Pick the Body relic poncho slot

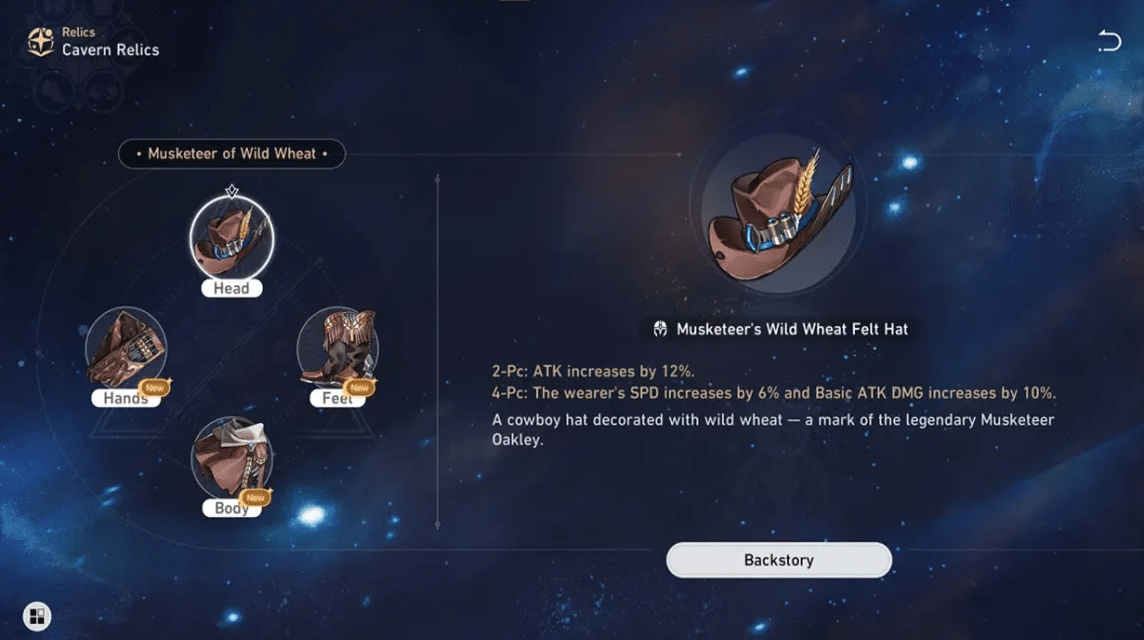point(232,458)
